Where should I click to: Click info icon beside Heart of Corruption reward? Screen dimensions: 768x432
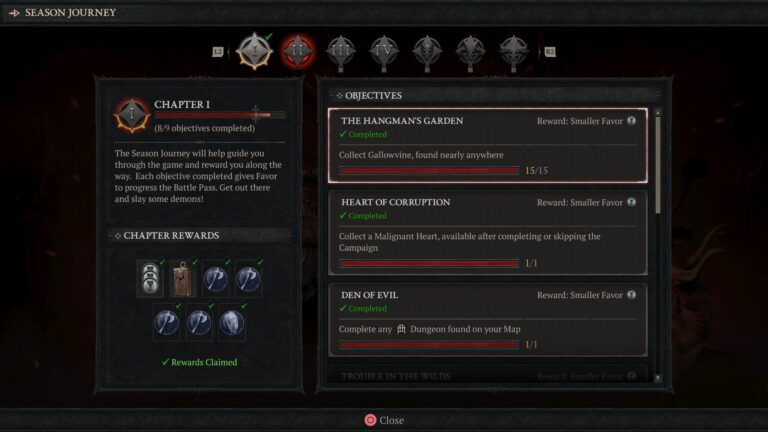(x=631, y=203)
